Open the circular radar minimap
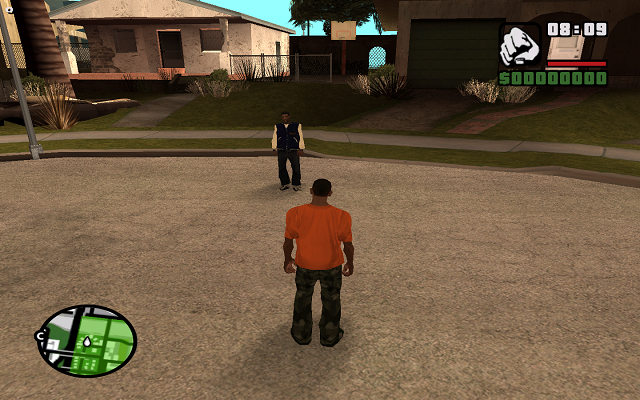This screenshot has width=640, height=400. (86, 341)
